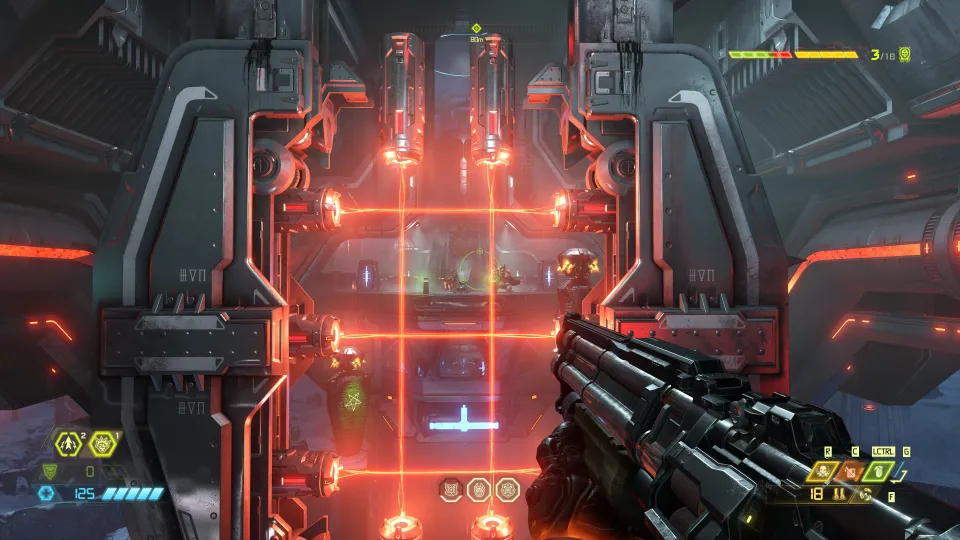The width and height of the screenshot is (960, 540).
Task: Select the spiked demon-face hexagon icon
Action: click(103, 442)
